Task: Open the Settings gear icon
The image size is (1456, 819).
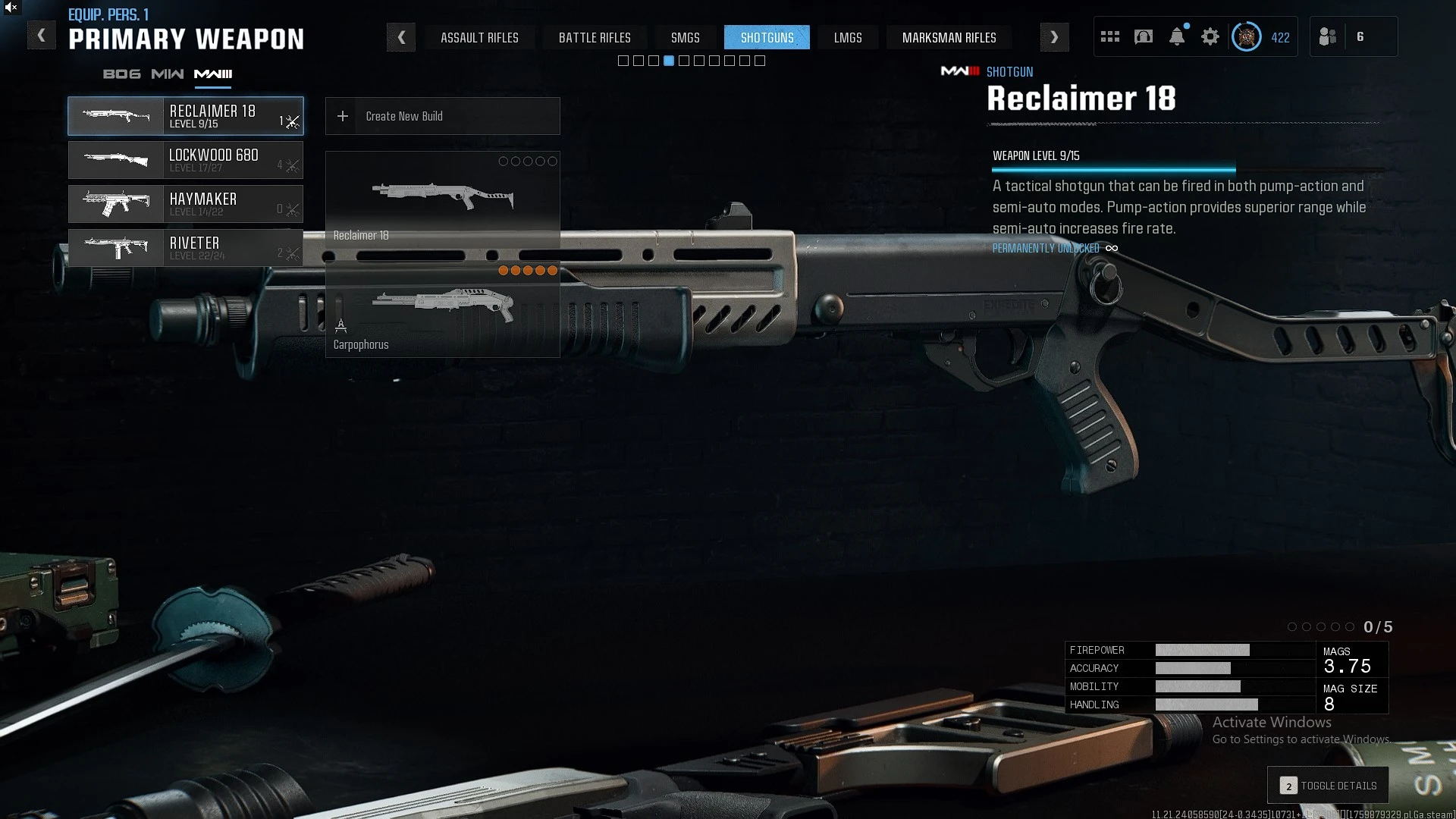Action: (1210, 36)
